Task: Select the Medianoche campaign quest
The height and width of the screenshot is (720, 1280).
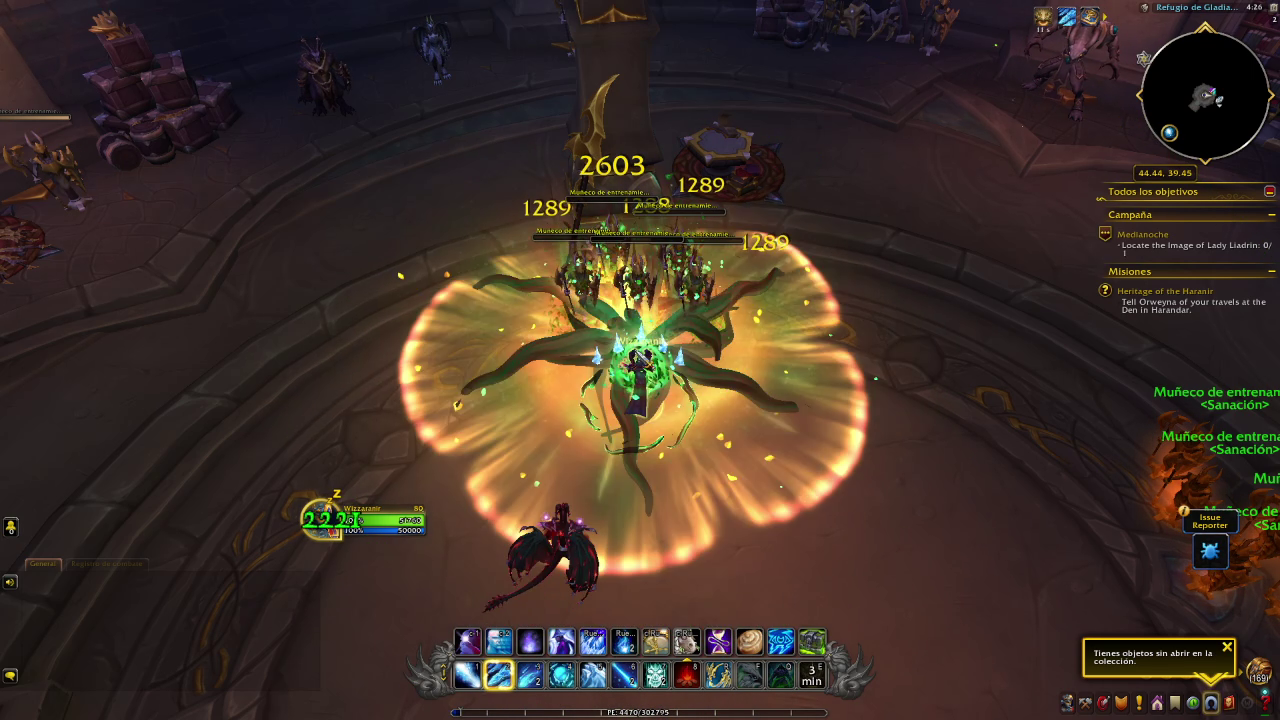Action: coord(1142,234)
